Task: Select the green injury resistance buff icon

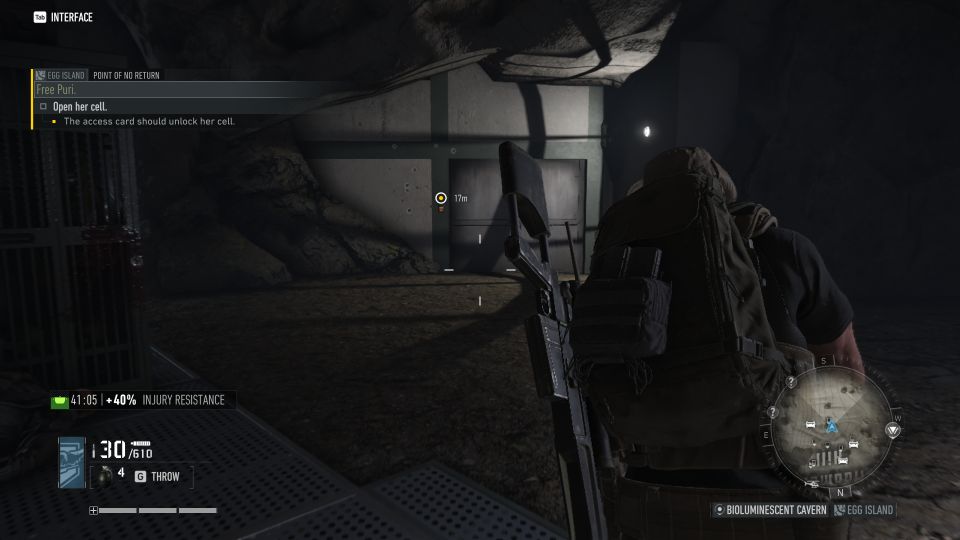Action: tap(60, 401)
